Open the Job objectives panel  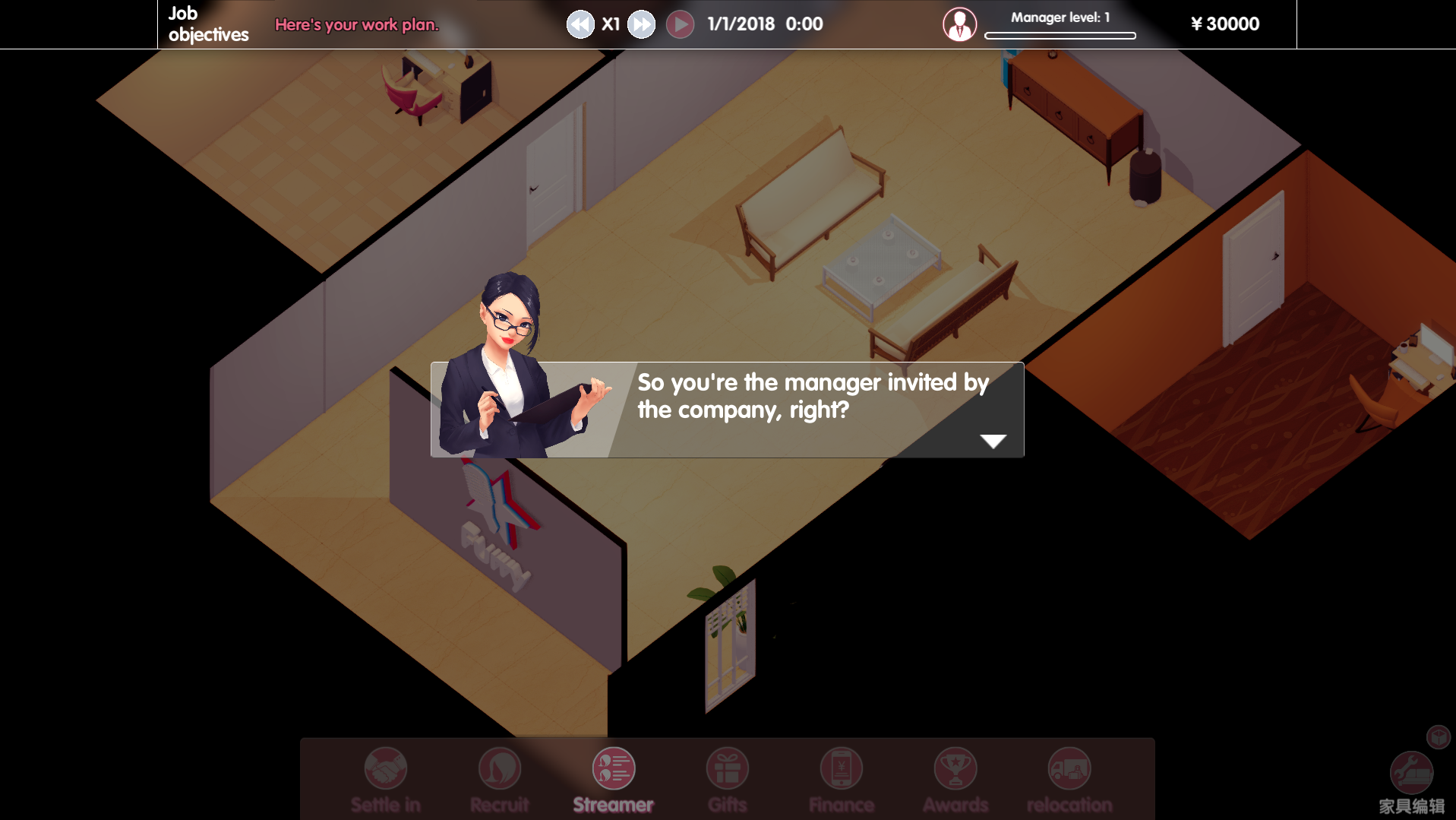tap(208, 24)
